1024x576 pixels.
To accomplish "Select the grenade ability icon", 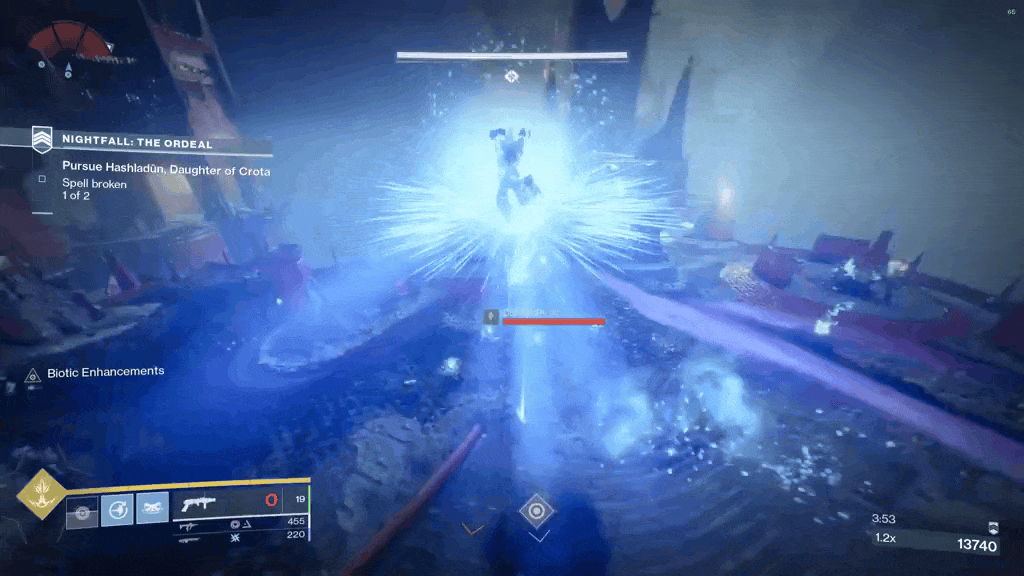I will 82,510.
